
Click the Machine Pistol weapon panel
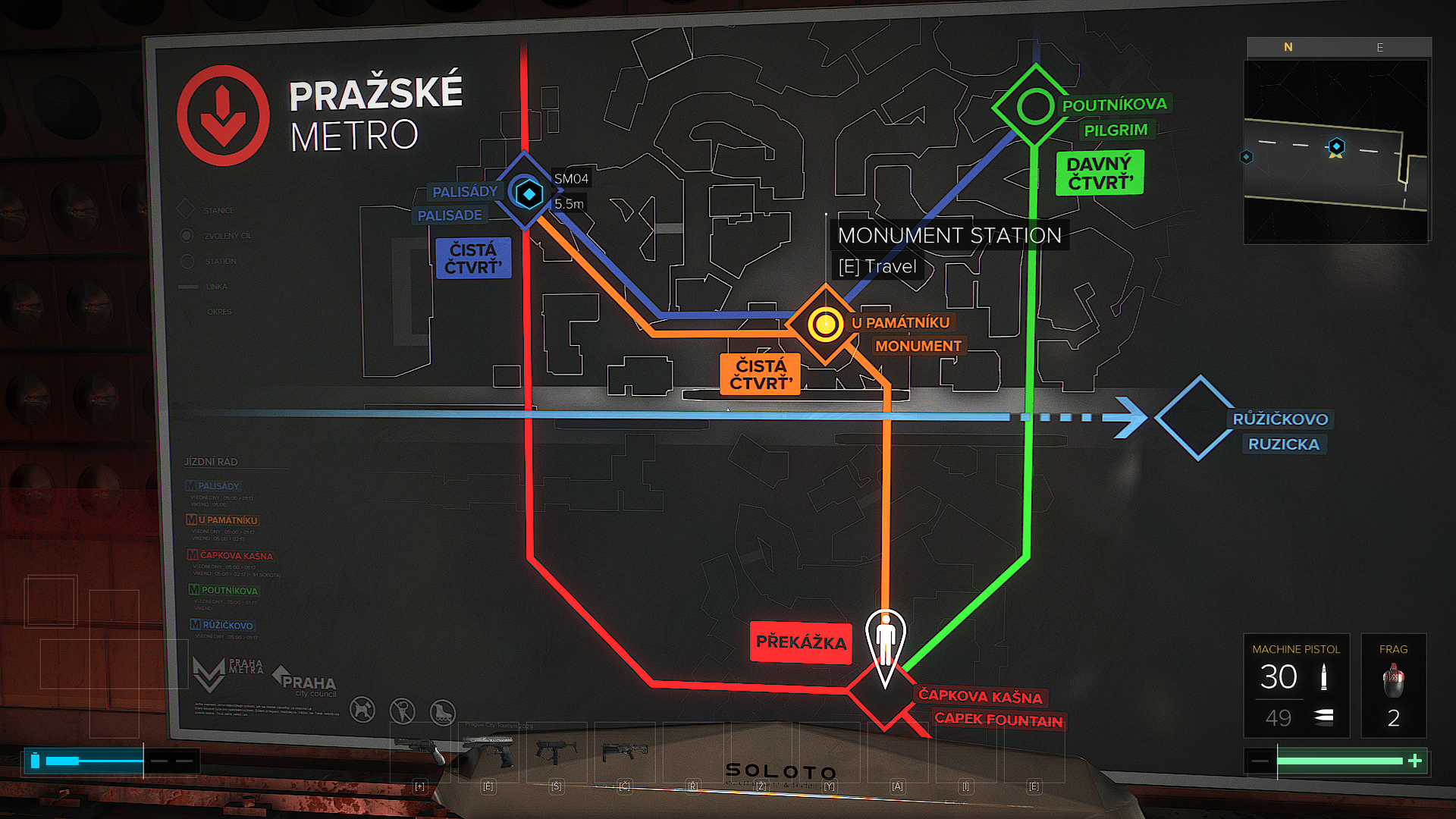point(1296,686)
